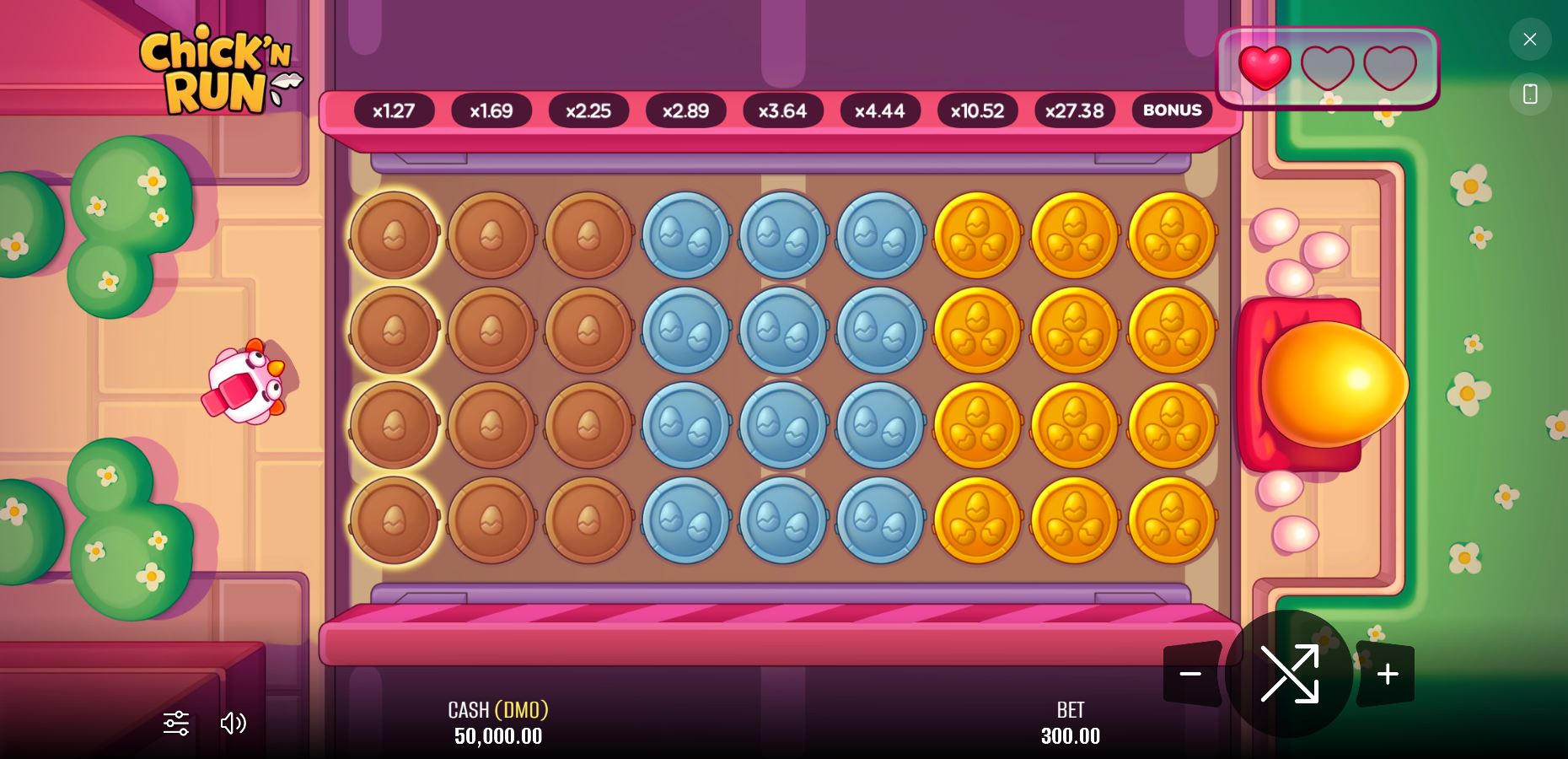Click the x10.52 multiplier pill

[977, 110]
